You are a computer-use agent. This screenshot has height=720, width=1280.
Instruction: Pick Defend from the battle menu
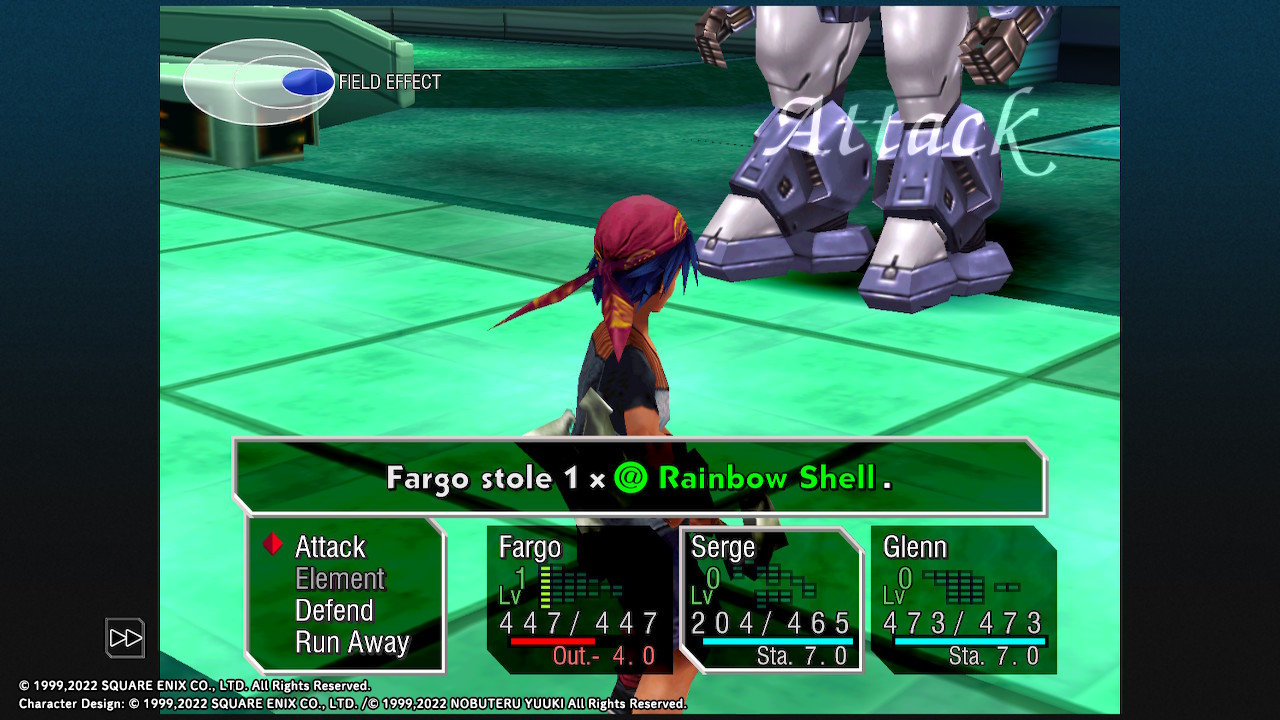click(x=334, y=611)
